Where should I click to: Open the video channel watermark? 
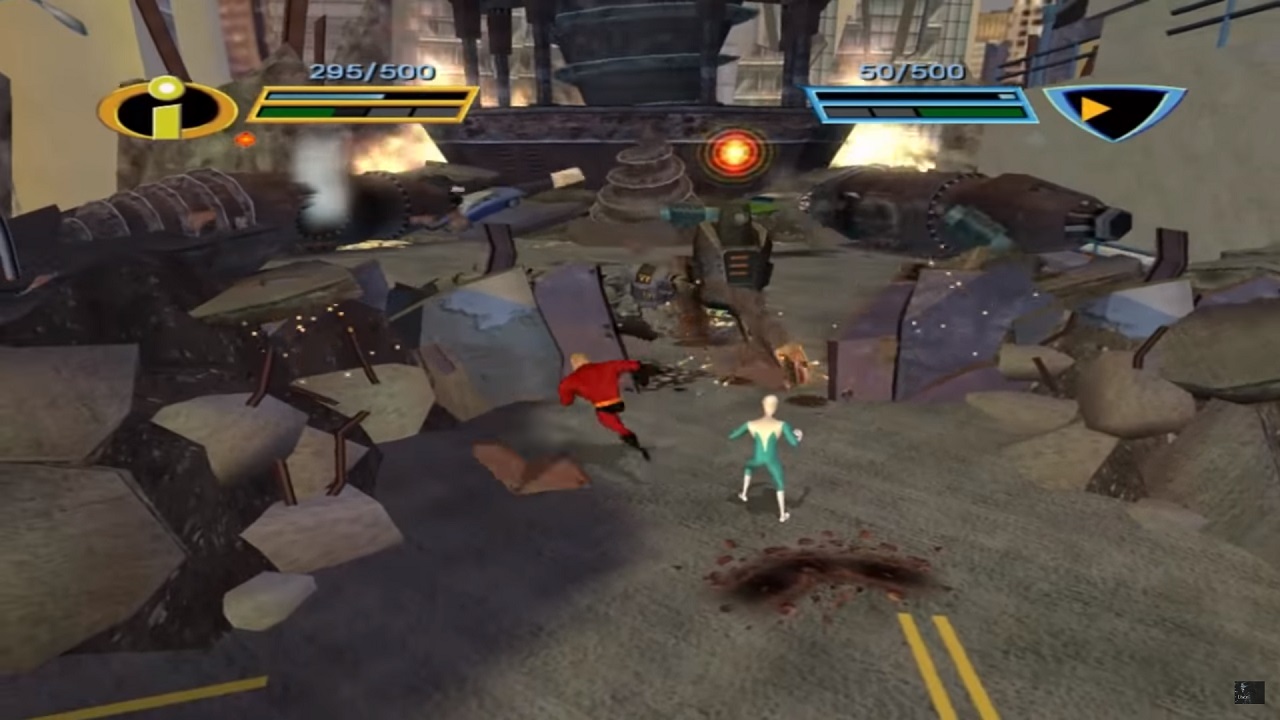click(x=1248, y=692)
